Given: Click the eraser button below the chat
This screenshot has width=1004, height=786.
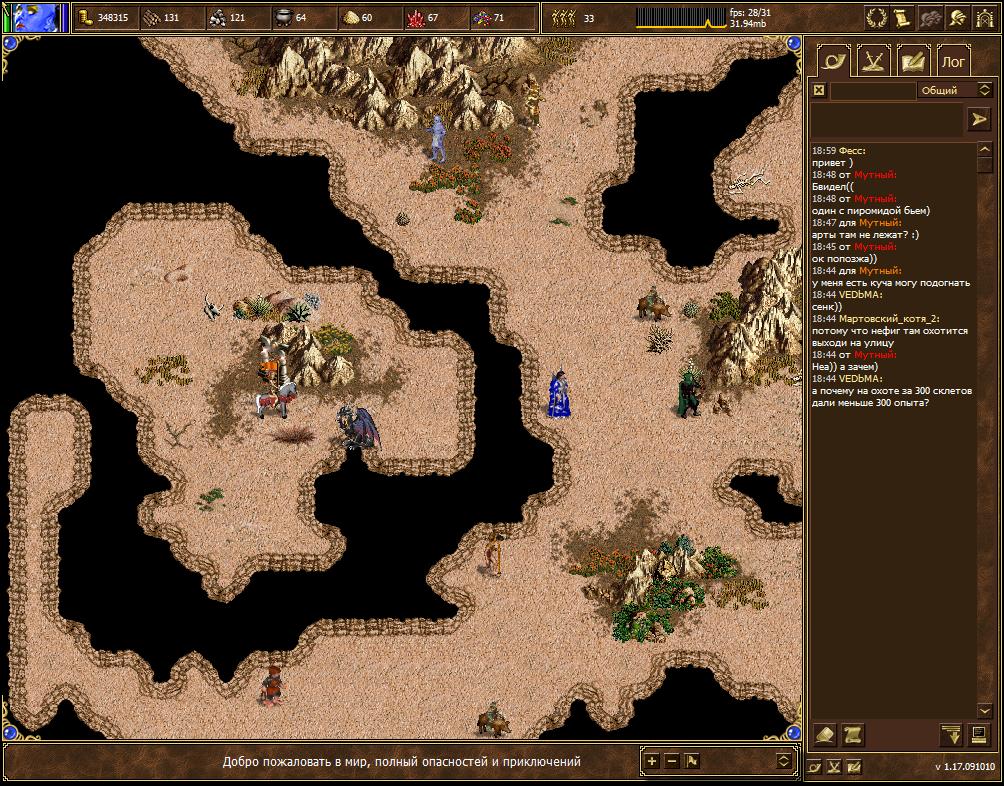Looking at the screenshot, I should coord(825,735).
